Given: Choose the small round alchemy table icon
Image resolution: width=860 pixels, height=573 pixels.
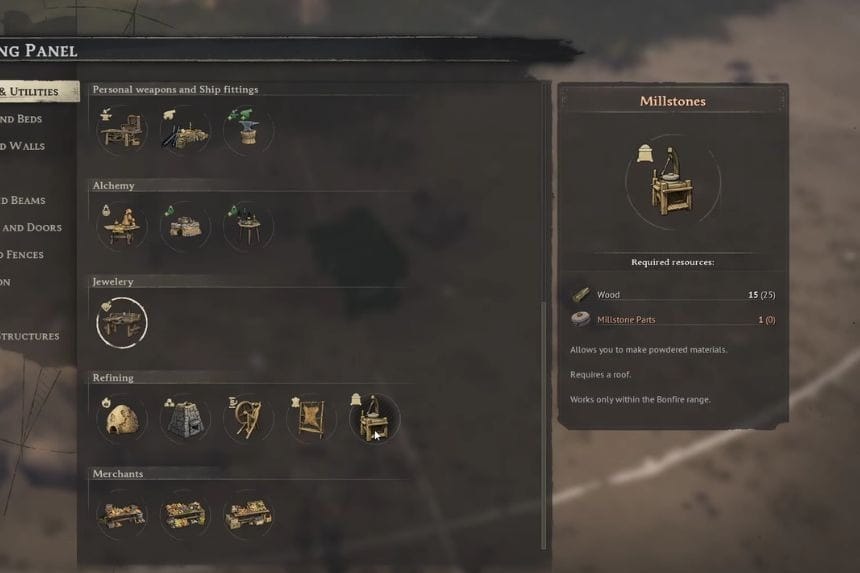Looking at the screenshot, I should pos(248,226).
